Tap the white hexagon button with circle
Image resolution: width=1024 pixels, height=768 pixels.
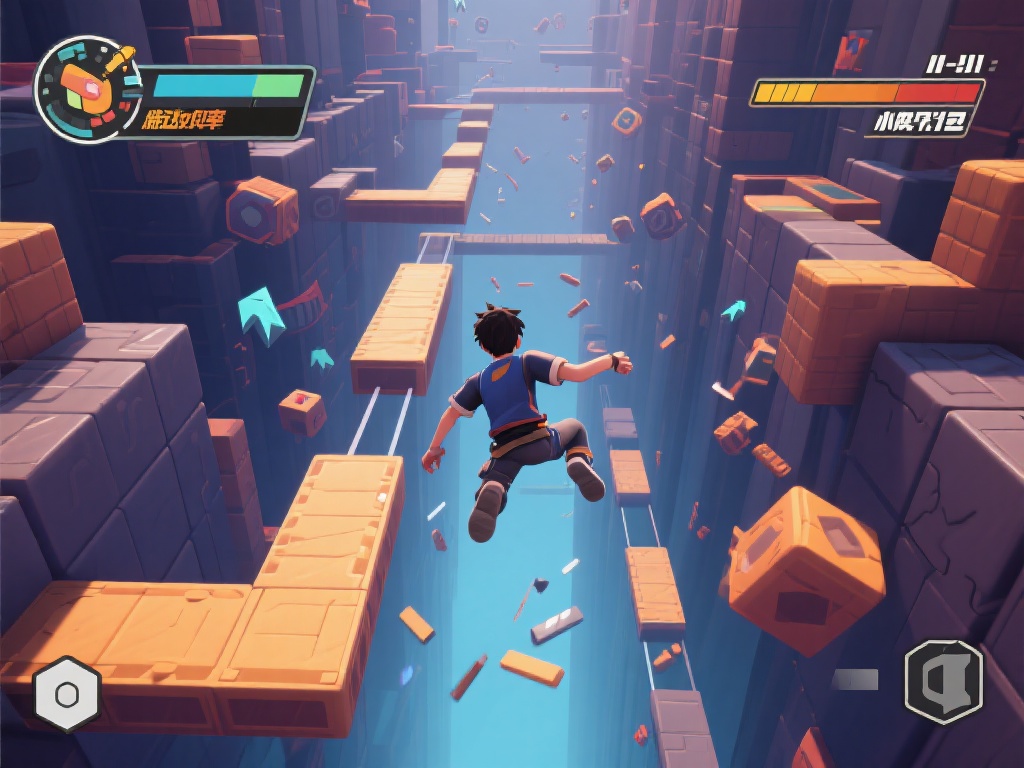(67, 694)
